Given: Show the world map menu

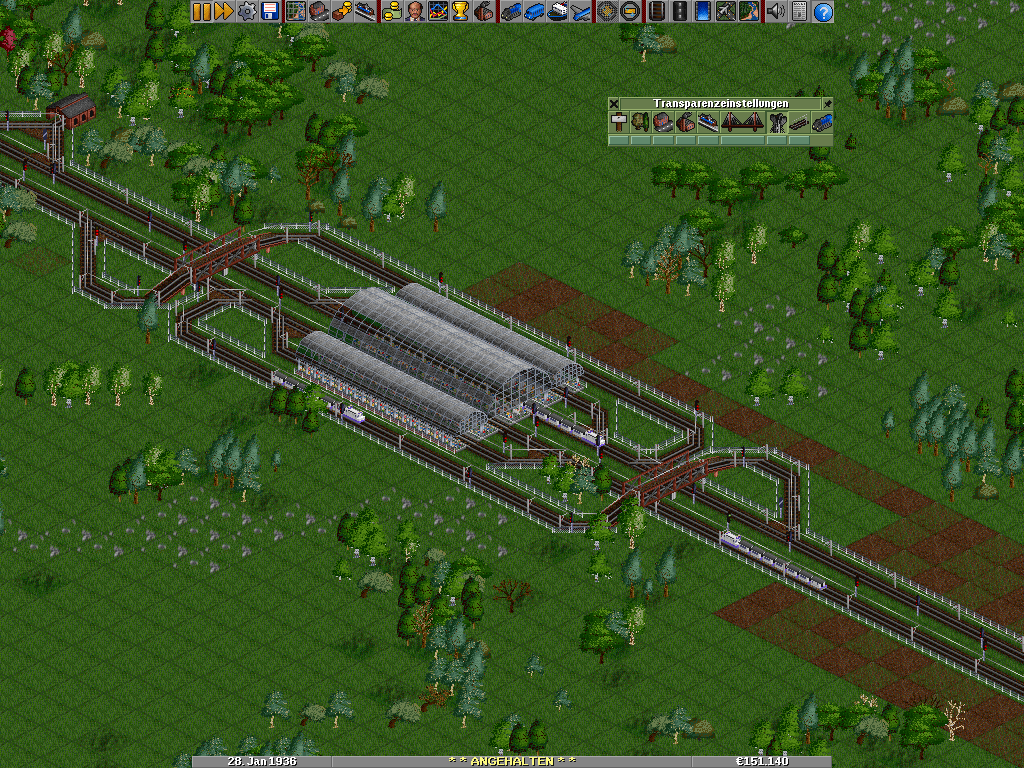Looking at the screenshot, I should click(x=295, y=12).
